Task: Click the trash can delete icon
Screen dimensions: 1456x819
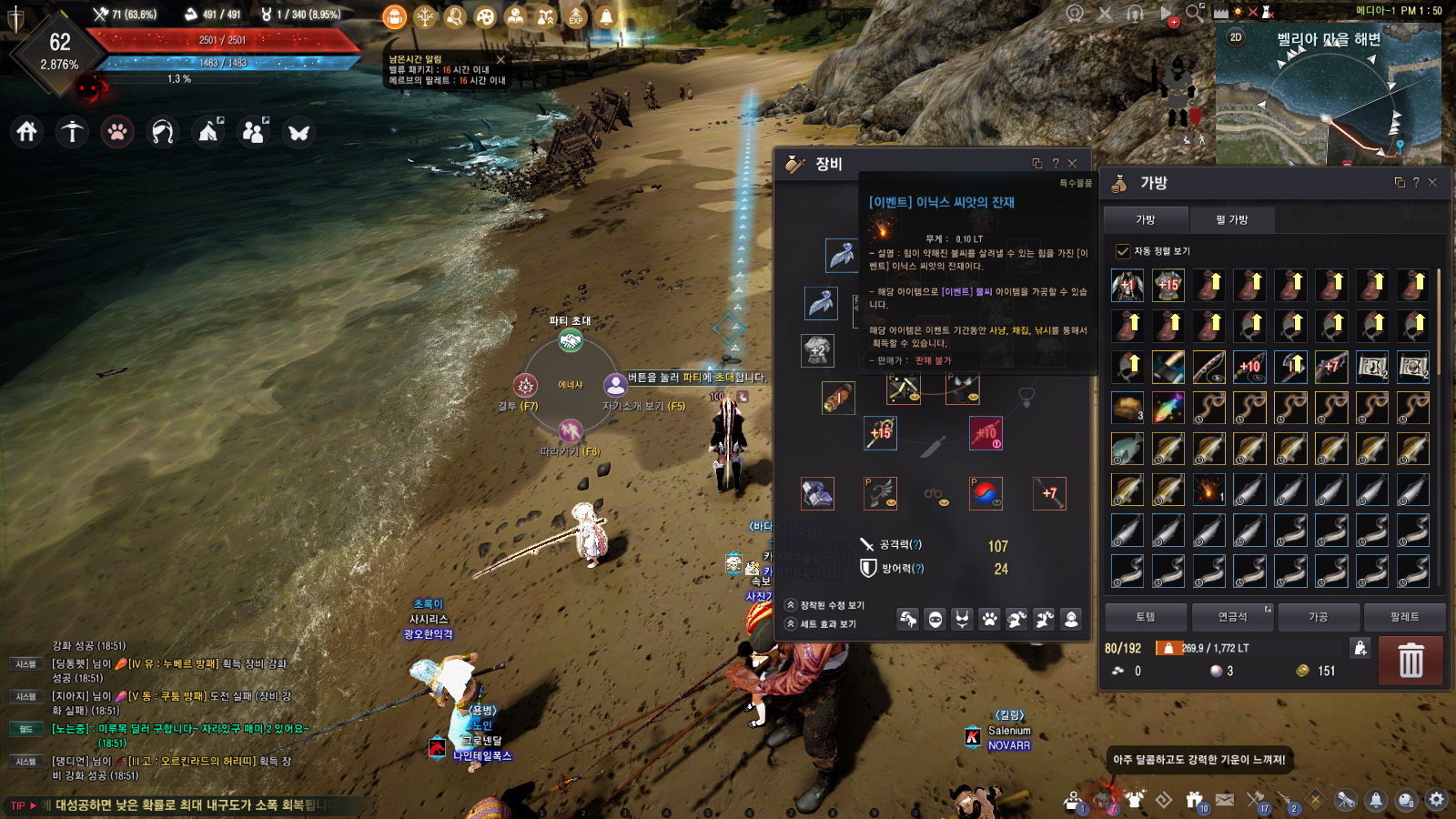Action: [x=1410, y=661]
